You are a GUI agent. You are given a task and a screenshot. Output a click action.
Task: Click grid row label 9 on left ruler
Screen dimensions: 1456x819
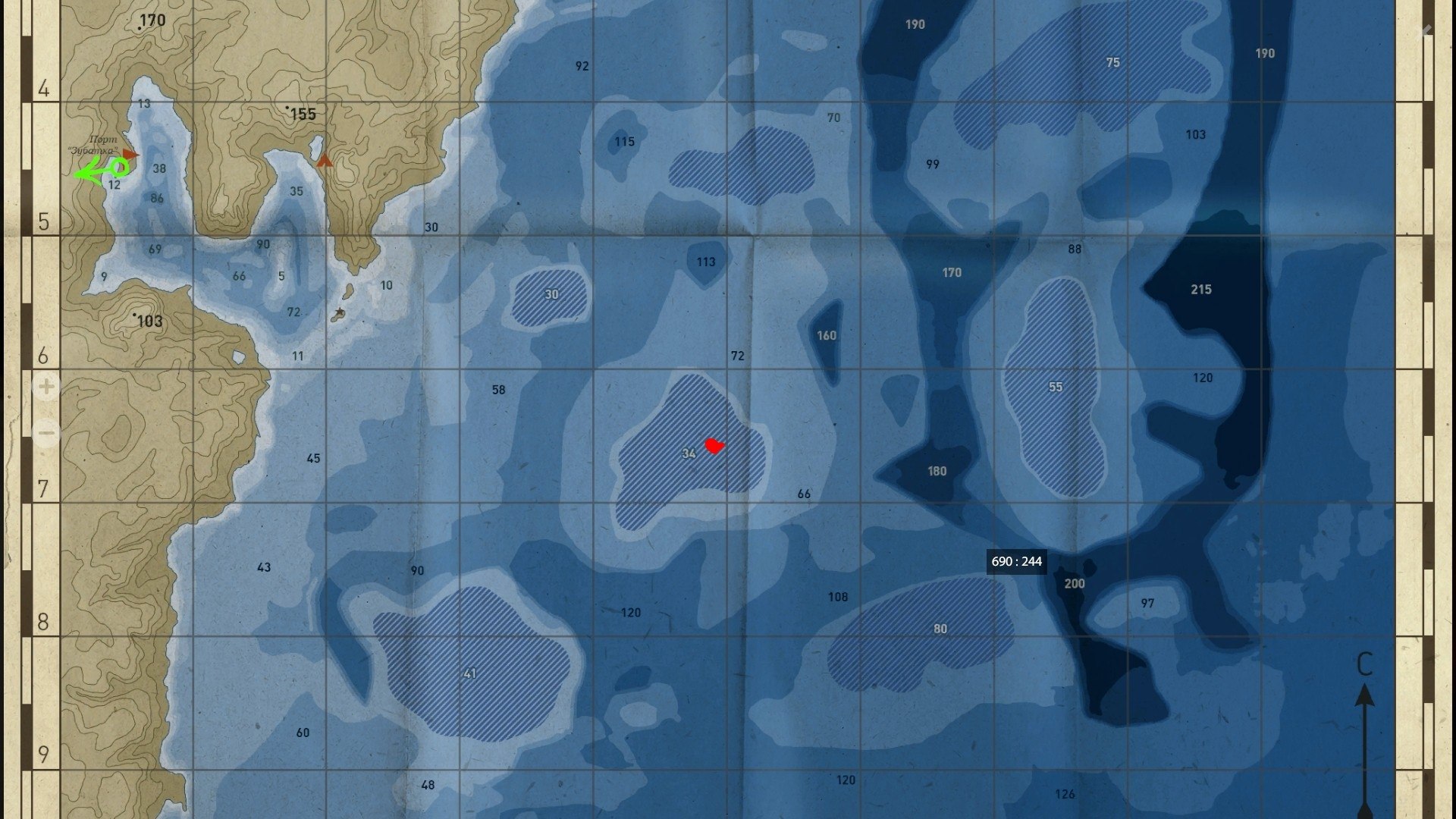tap(43, 755)
